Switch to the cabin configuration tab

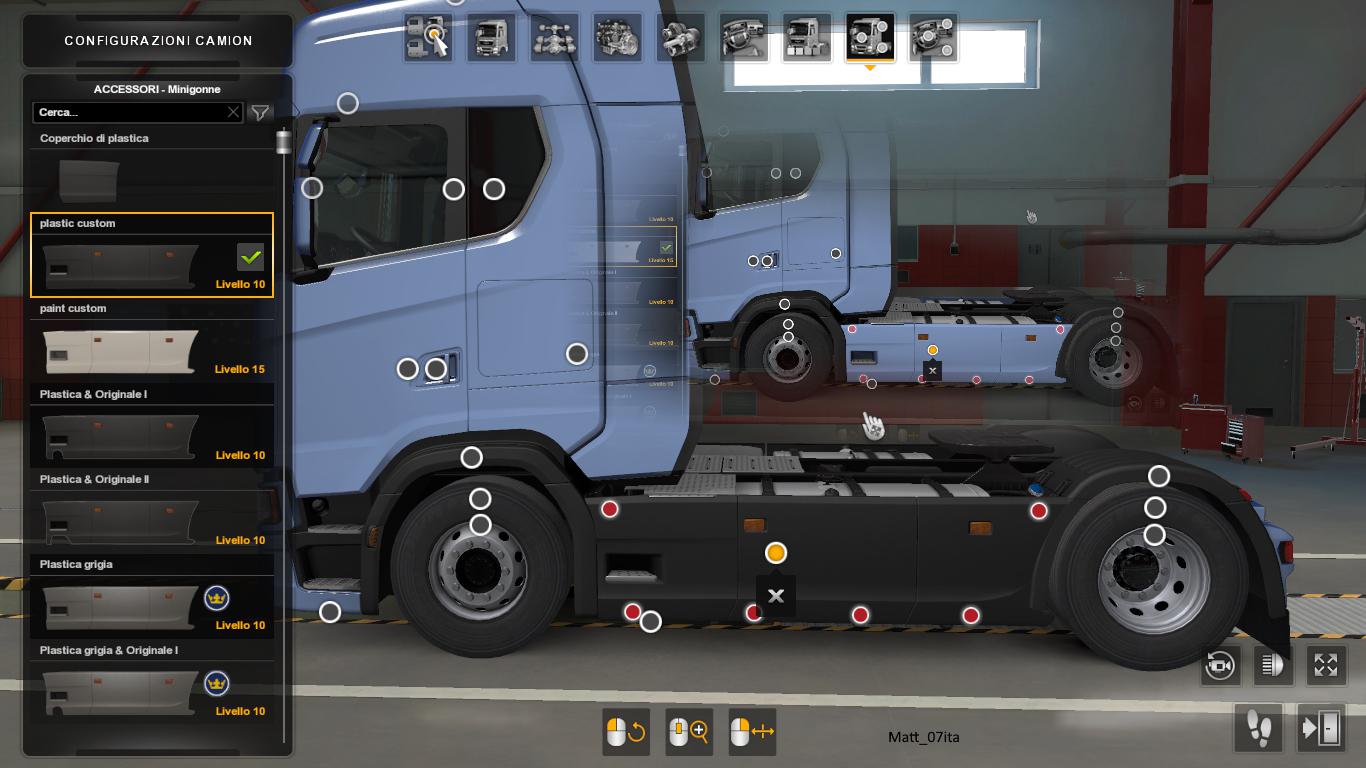pyautogui.click(x=492, y=38)
